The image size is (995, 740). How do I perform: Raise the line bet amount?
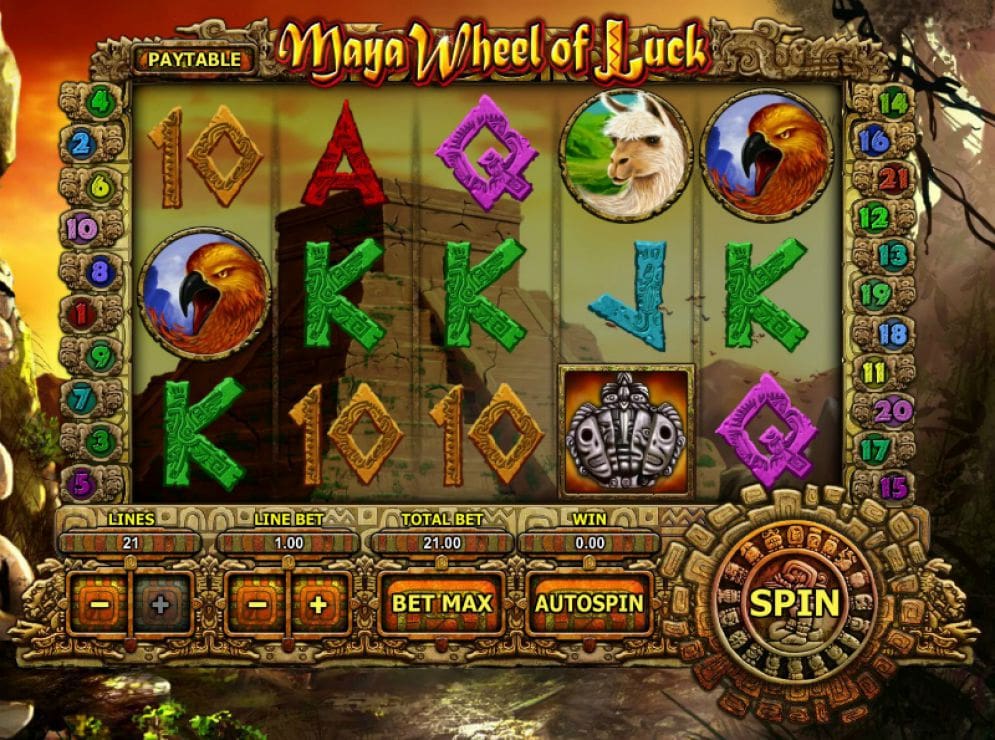[318, 603]
